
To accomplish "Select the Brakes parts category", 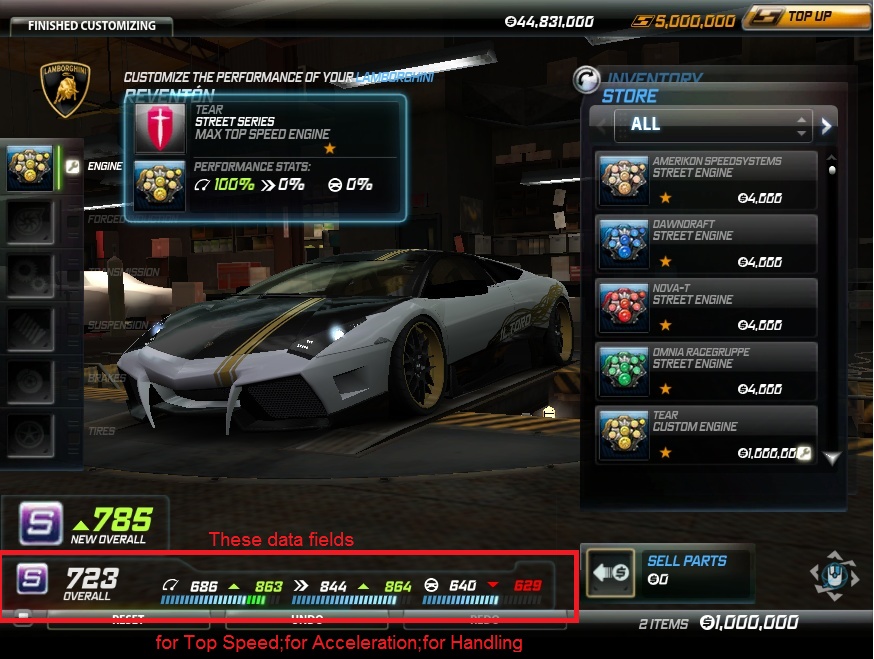I will [30, 380].
